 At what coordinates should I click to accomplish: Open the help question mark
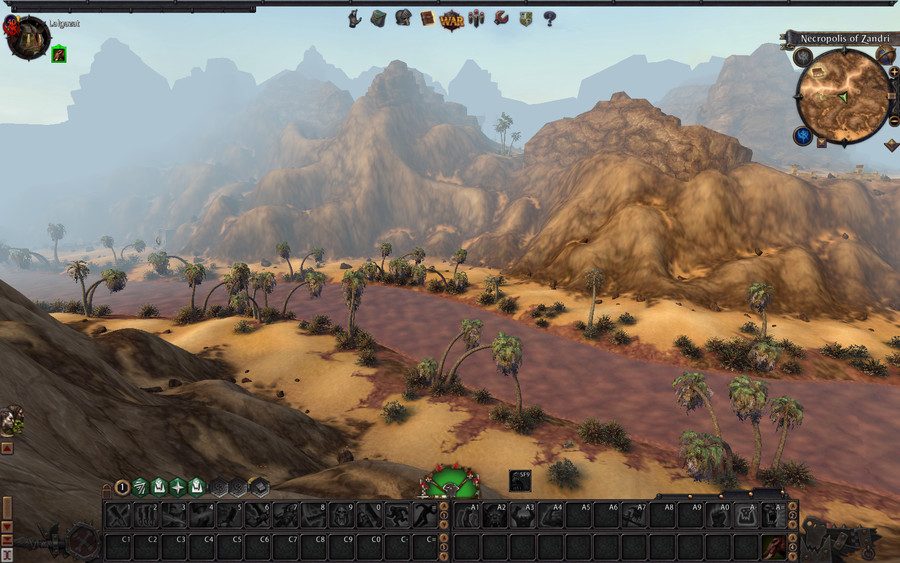pyautogui.click(x=549, y=18)
